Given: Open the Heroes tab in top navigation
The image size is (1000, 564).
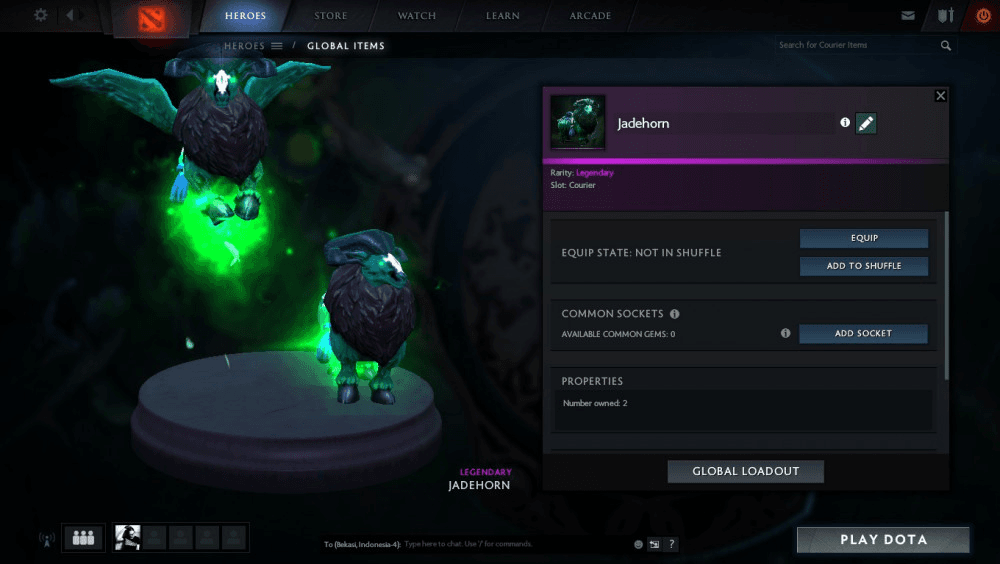Looking at the screenshot, I should (245, 16).
